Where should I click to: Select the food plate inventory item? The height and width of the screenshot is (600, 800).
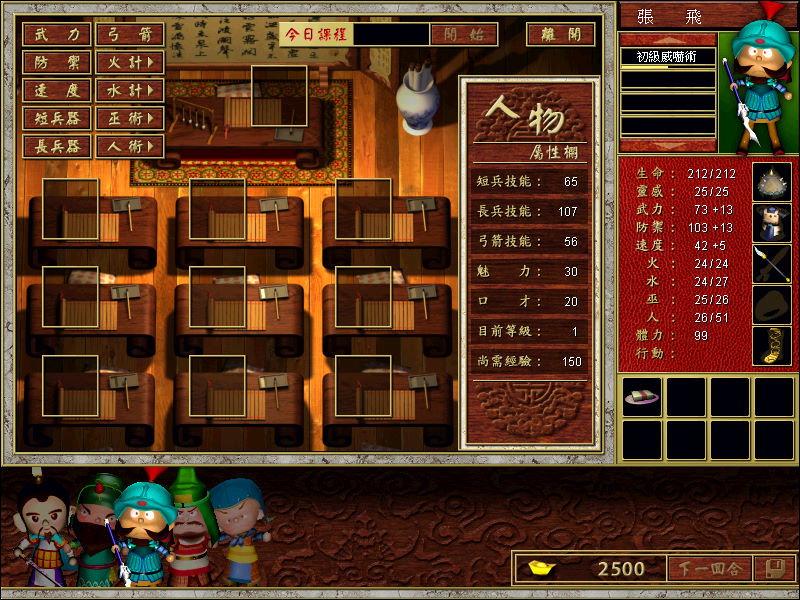(640, 397)
